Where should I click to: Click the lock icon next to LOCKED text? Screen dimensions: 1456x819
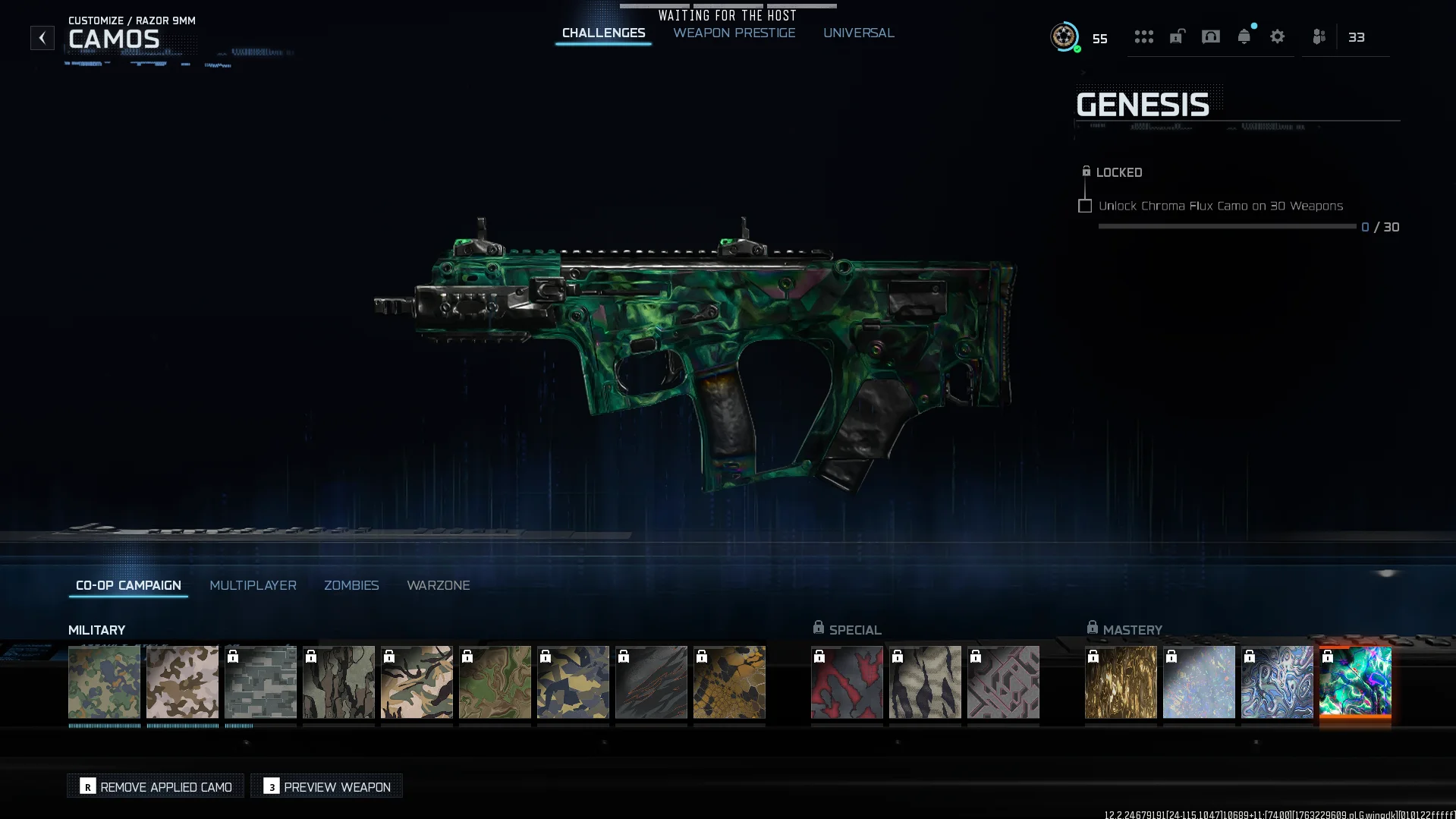click(1086, 172)
